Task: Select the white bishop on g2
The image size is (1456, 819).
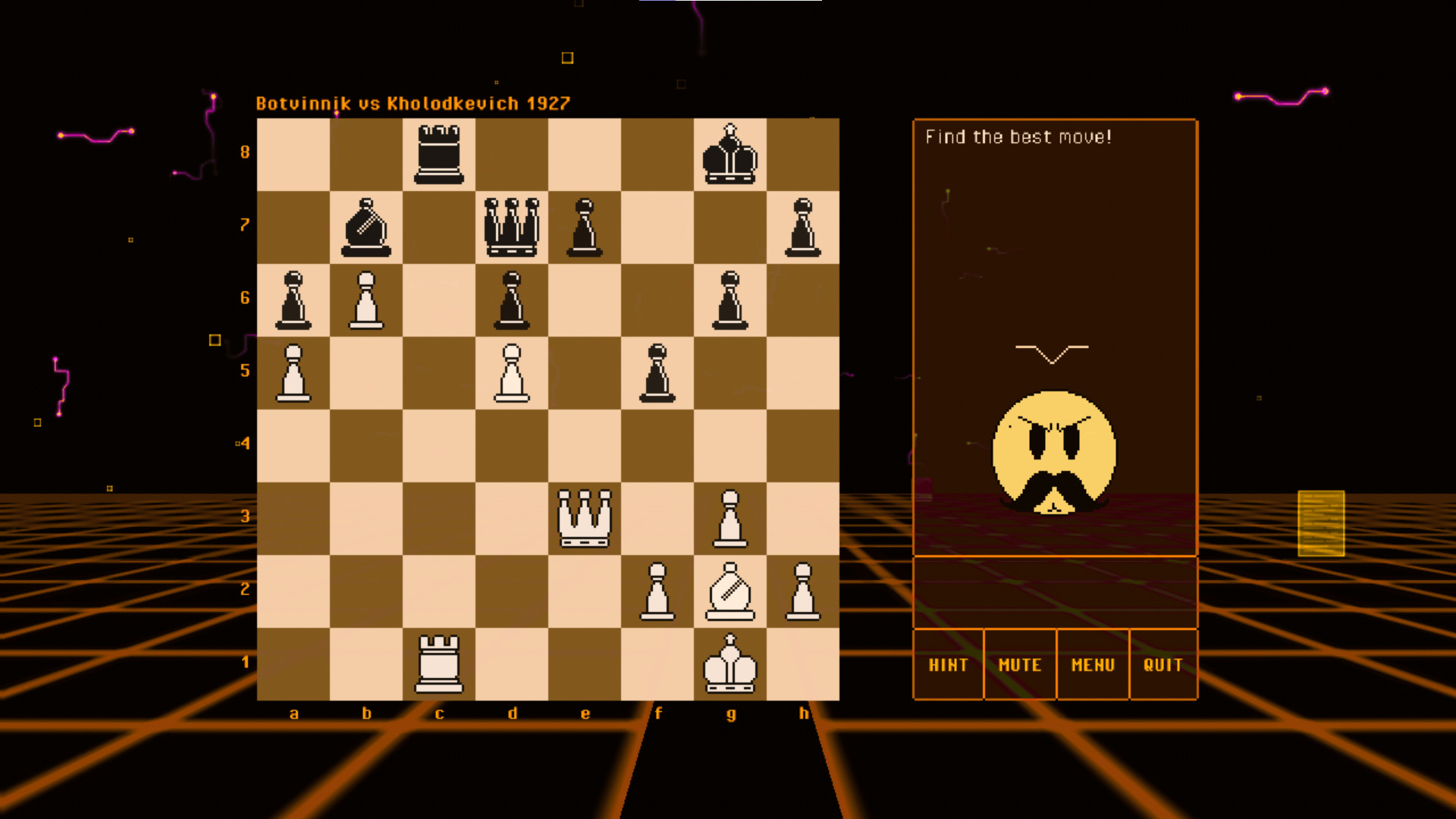Action: pos(731,591)
